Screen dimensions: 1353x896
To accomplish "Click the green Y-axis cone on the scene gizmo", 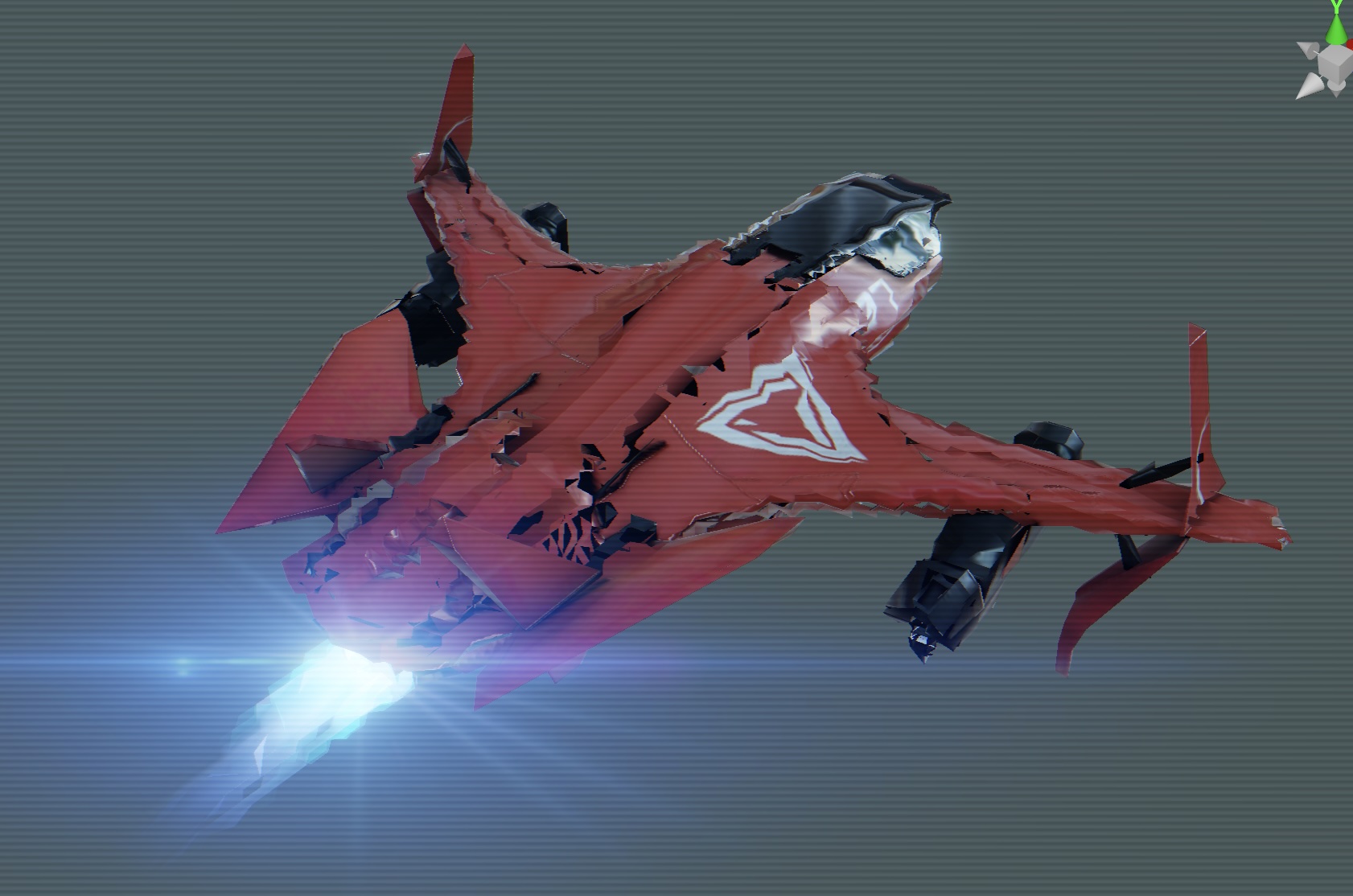I will pyautogui.click(x=1336, y=31).
